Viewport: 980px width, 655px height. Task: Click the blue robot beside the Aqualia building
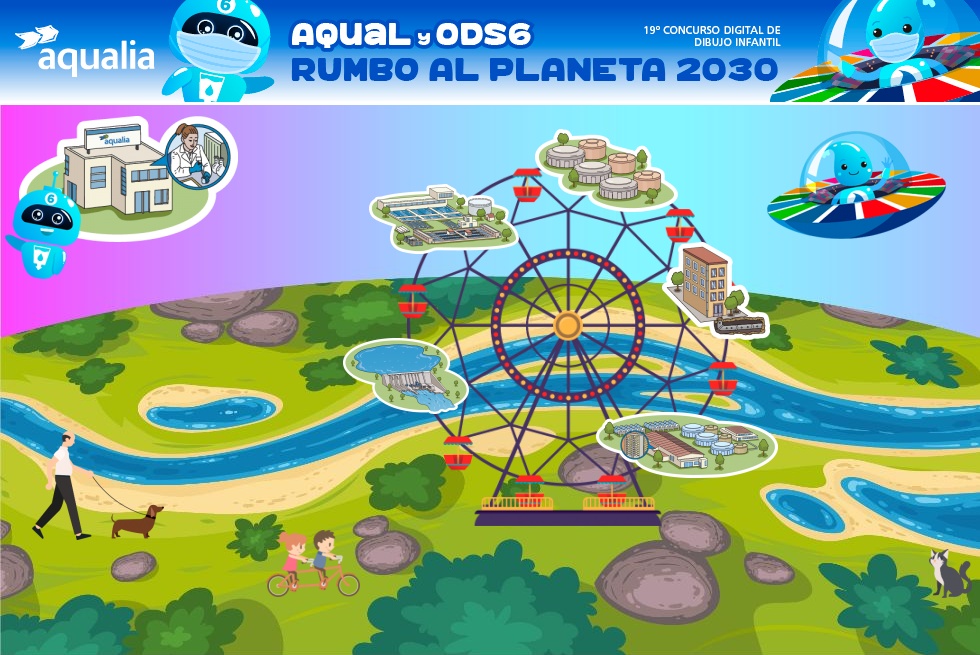point(43,228)
